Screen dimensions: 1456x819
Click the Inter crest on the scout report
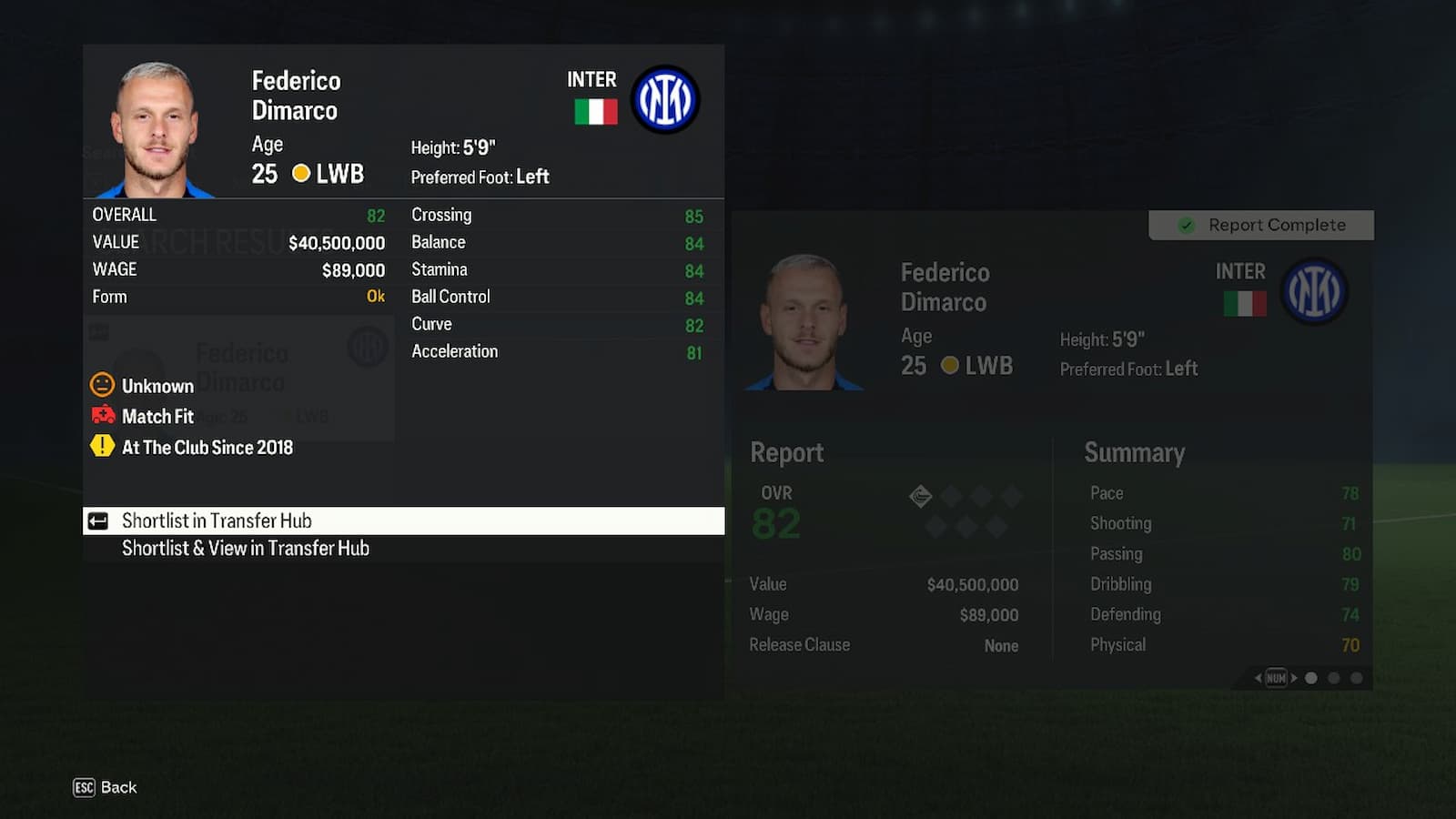(1316, 291)
